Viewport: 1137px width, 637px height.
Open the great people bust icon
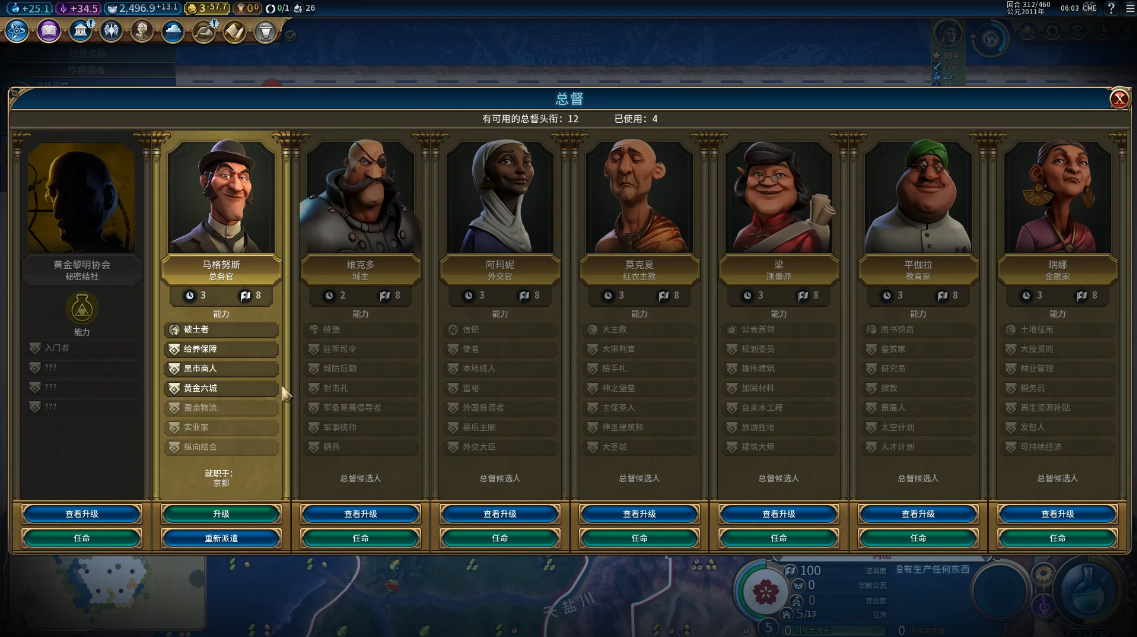click(142, 31)
